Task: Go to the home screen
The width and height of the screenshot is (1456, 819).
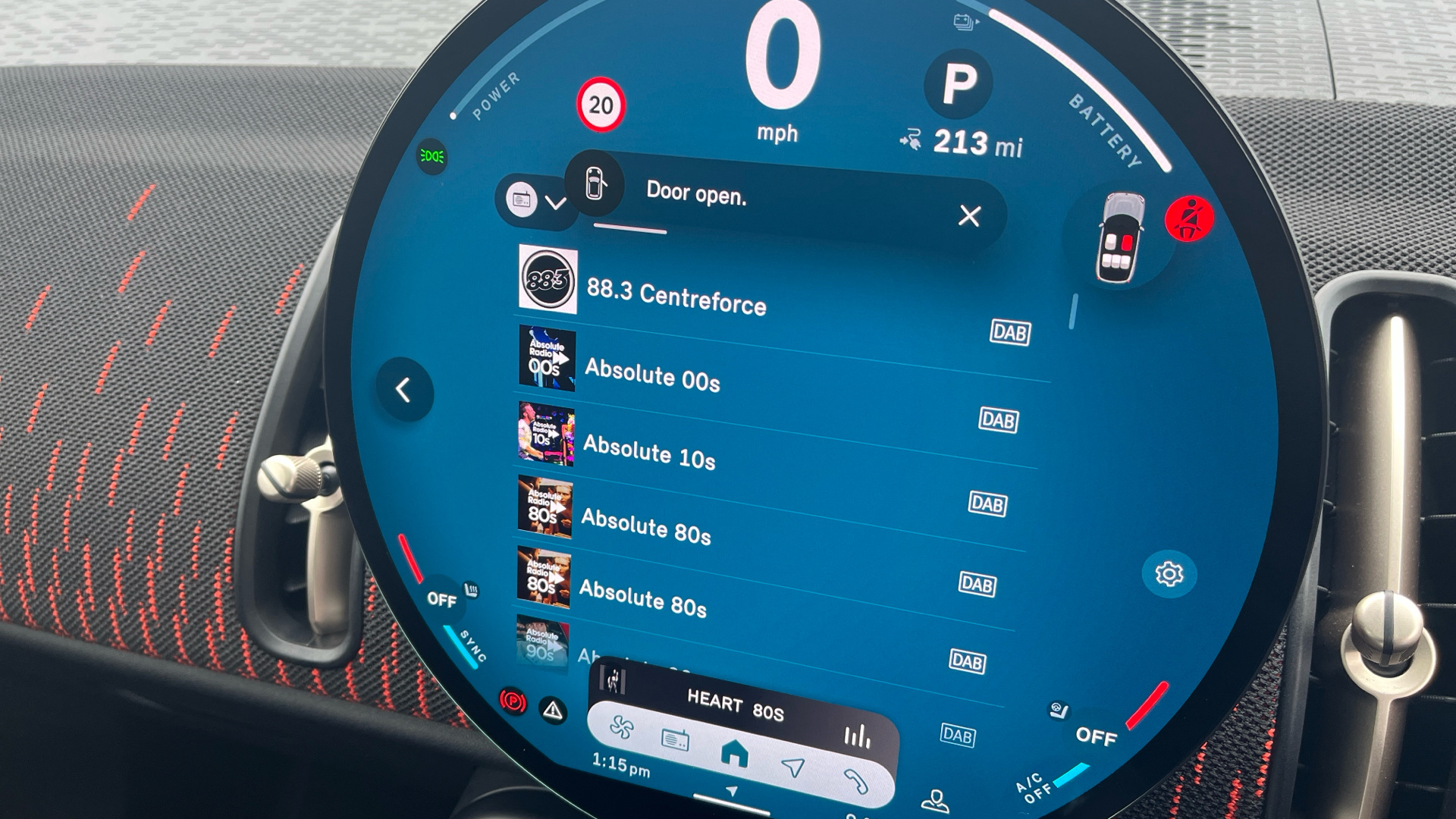Action: point(733,755)
